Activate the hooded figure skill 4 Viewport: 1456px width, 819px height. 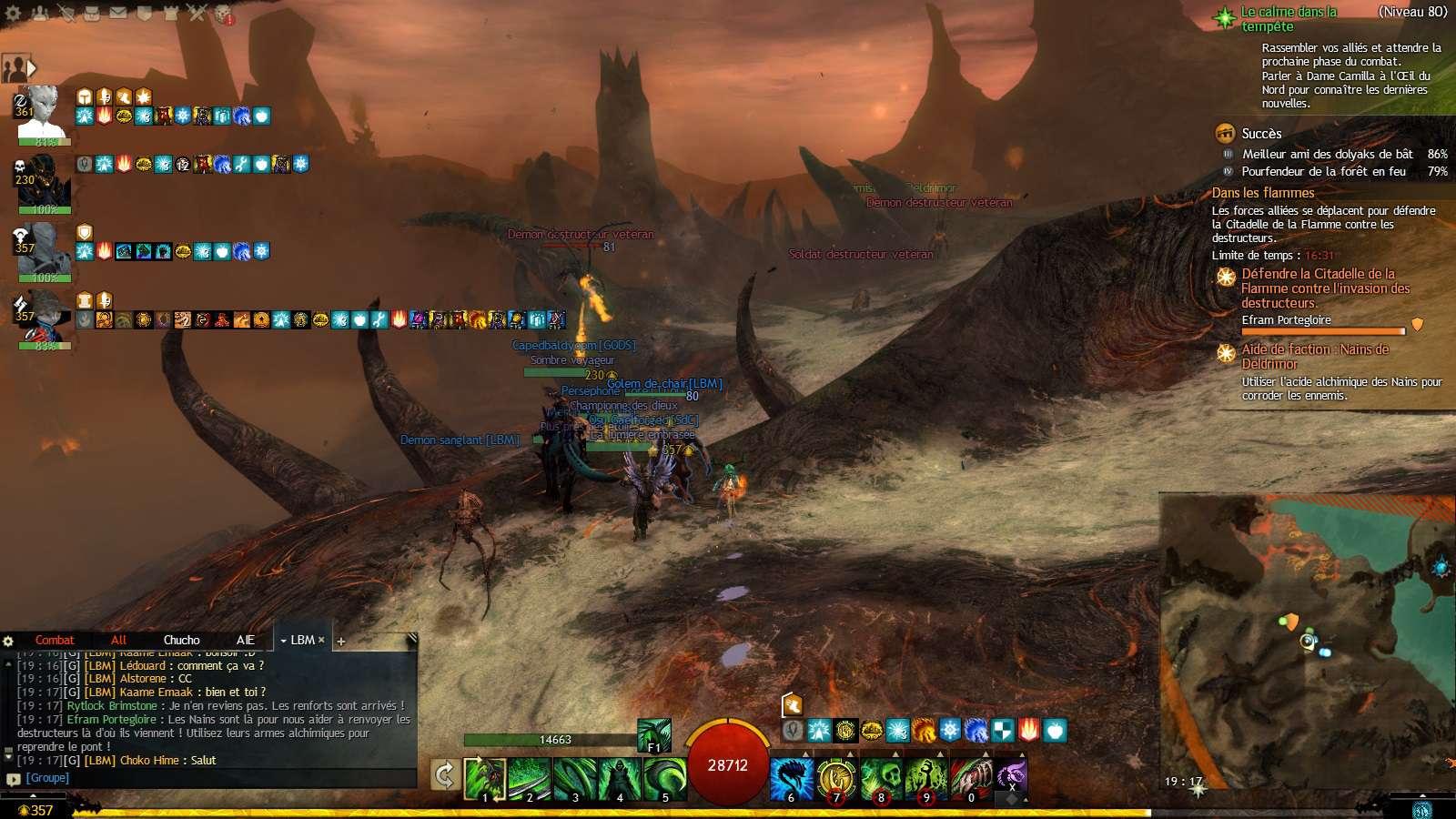click(x=620, y=778)
